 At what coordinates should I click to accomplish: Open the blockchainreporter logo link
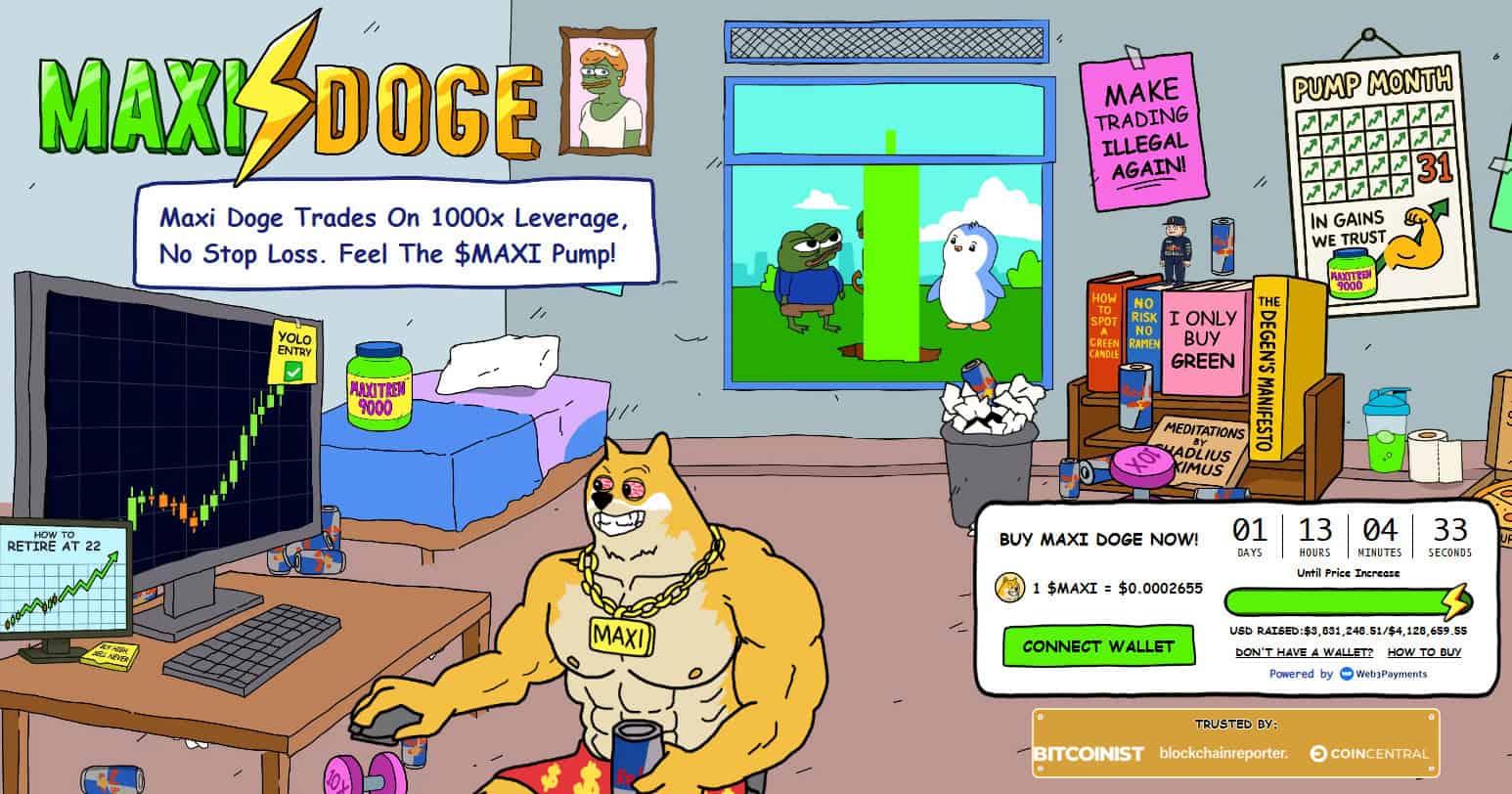click(1223, 753)
